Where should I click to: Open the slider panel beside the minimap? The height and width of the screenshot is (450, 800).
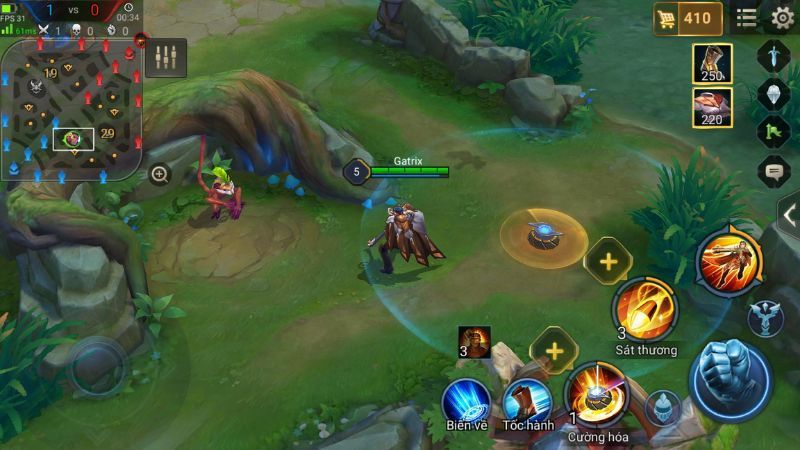165,57
